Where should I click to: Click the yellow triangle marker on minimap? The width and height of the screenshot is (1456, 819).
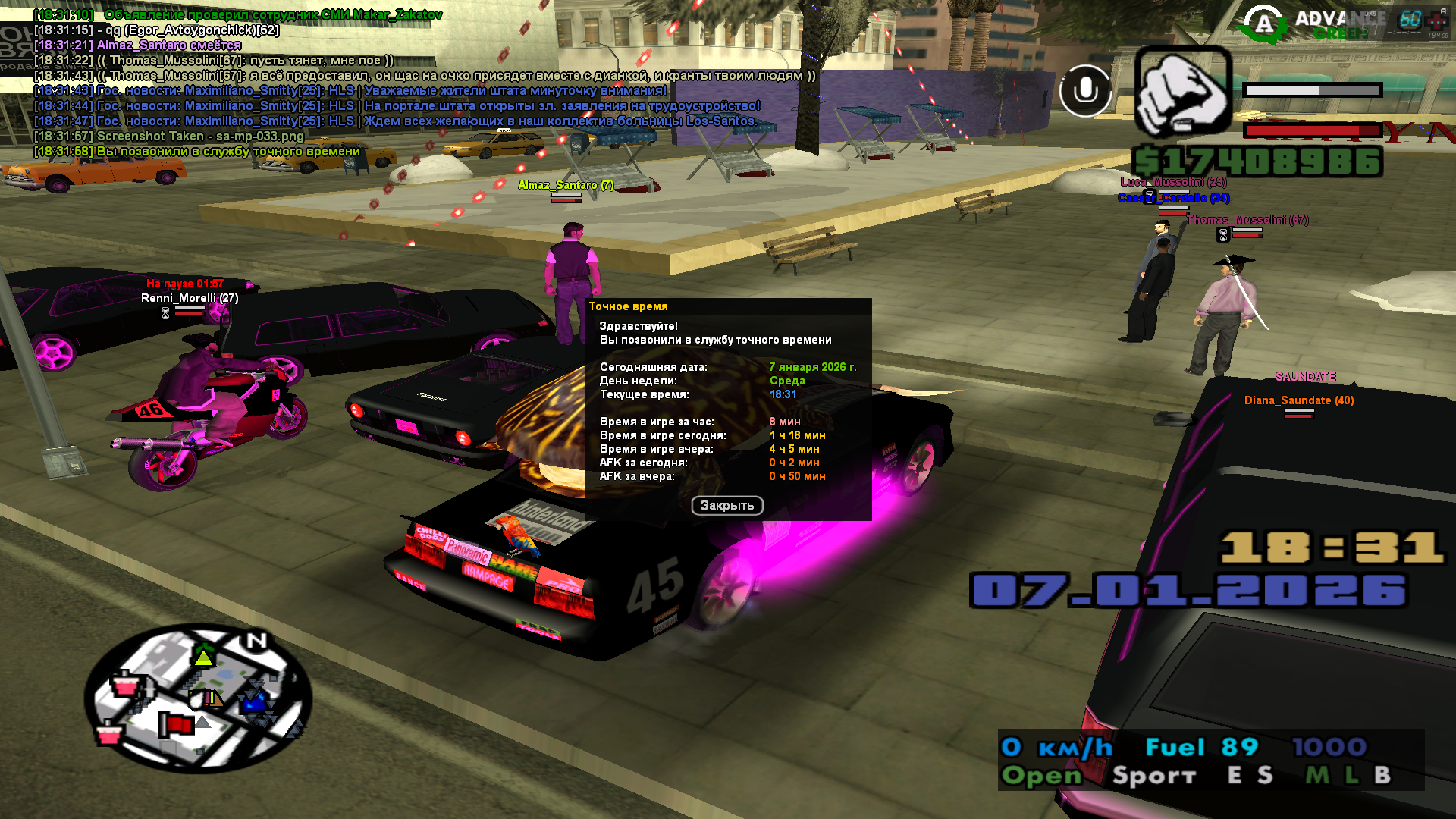[x=204, y=657]
